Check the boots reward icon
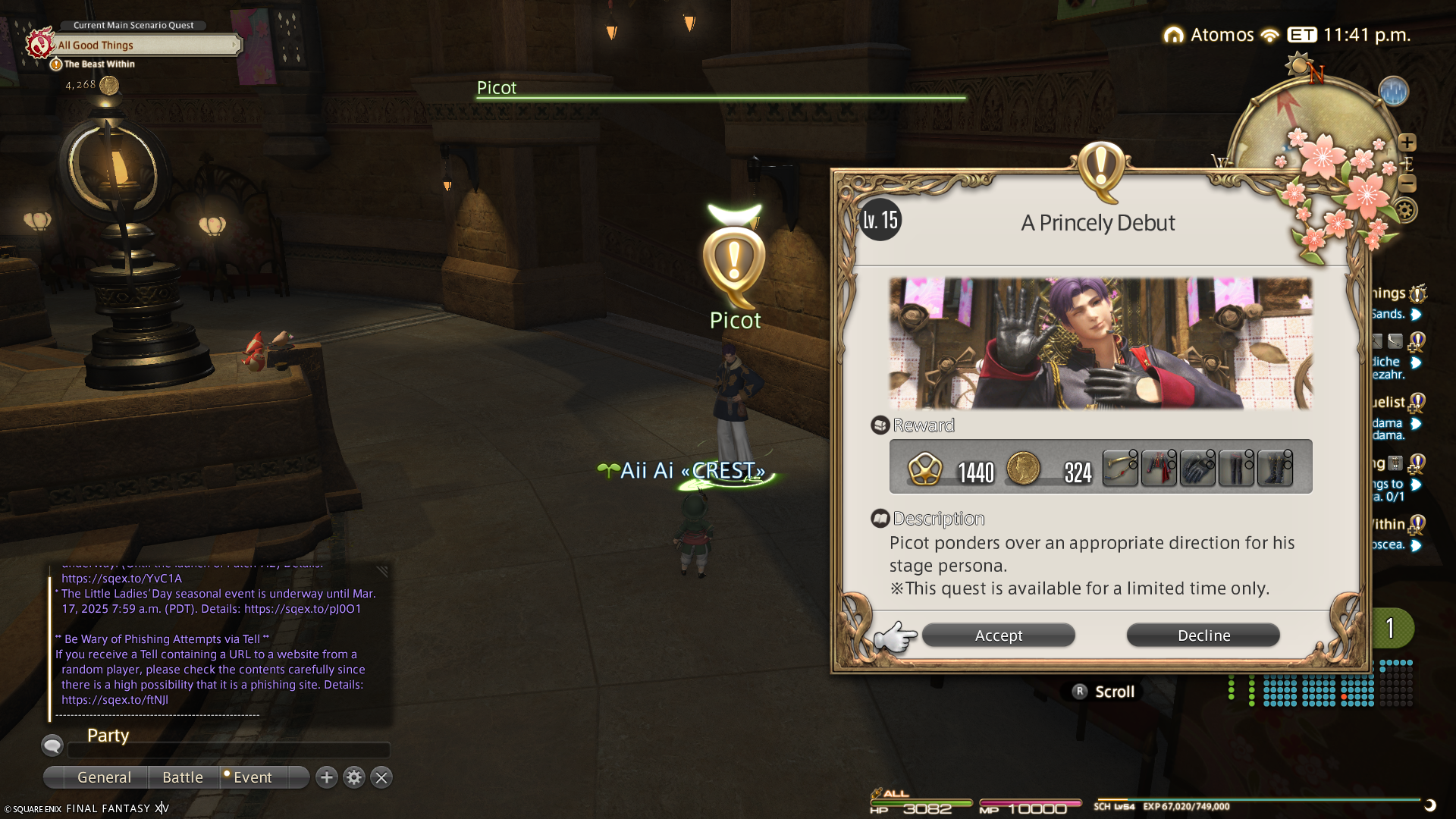The height and width of the screenshot is (819, 1456). [1275, 468]
